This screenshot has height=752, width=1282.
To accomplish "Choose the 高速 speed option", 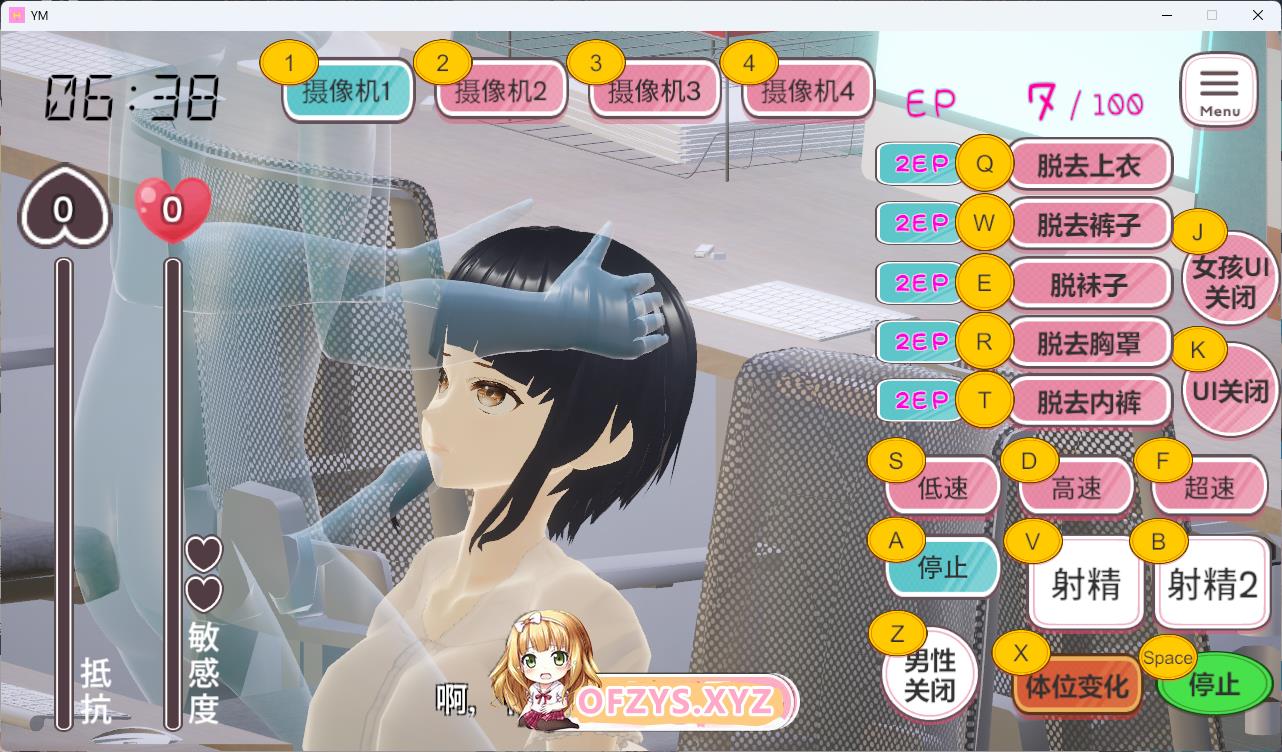I will 1077,487.
